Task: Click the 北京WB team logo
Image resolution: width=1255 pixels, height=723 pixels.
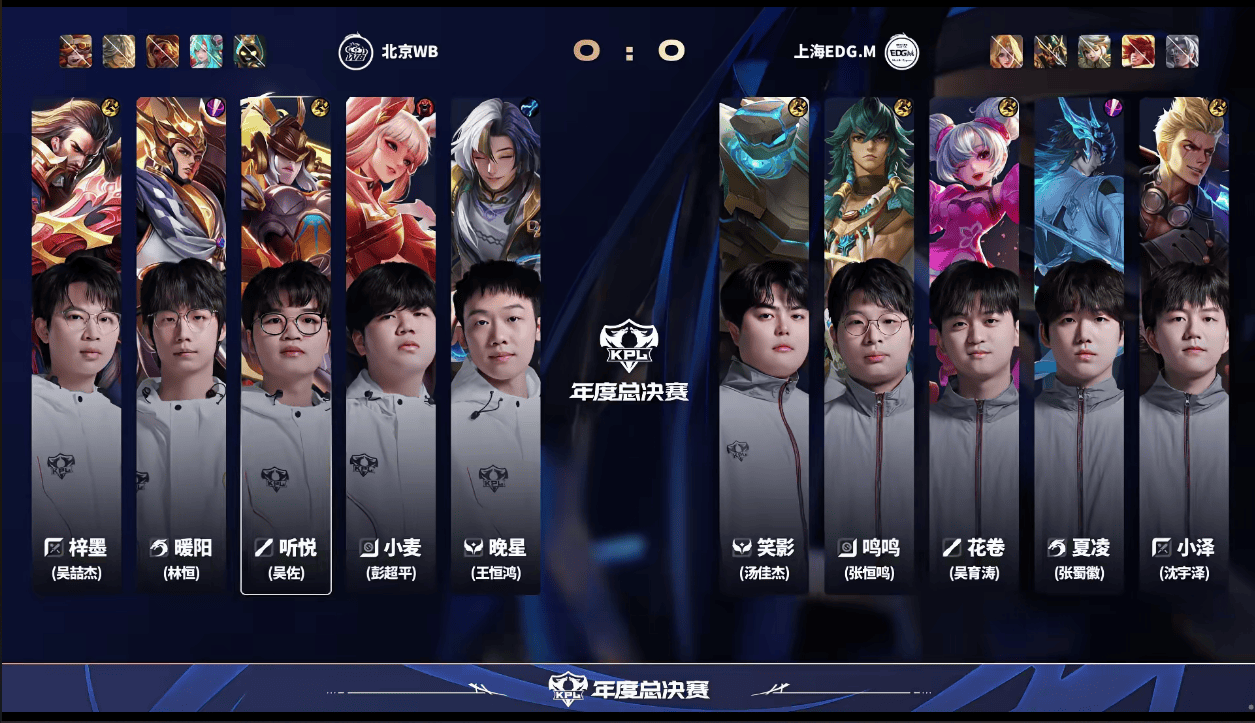Action: click(356, 52)
